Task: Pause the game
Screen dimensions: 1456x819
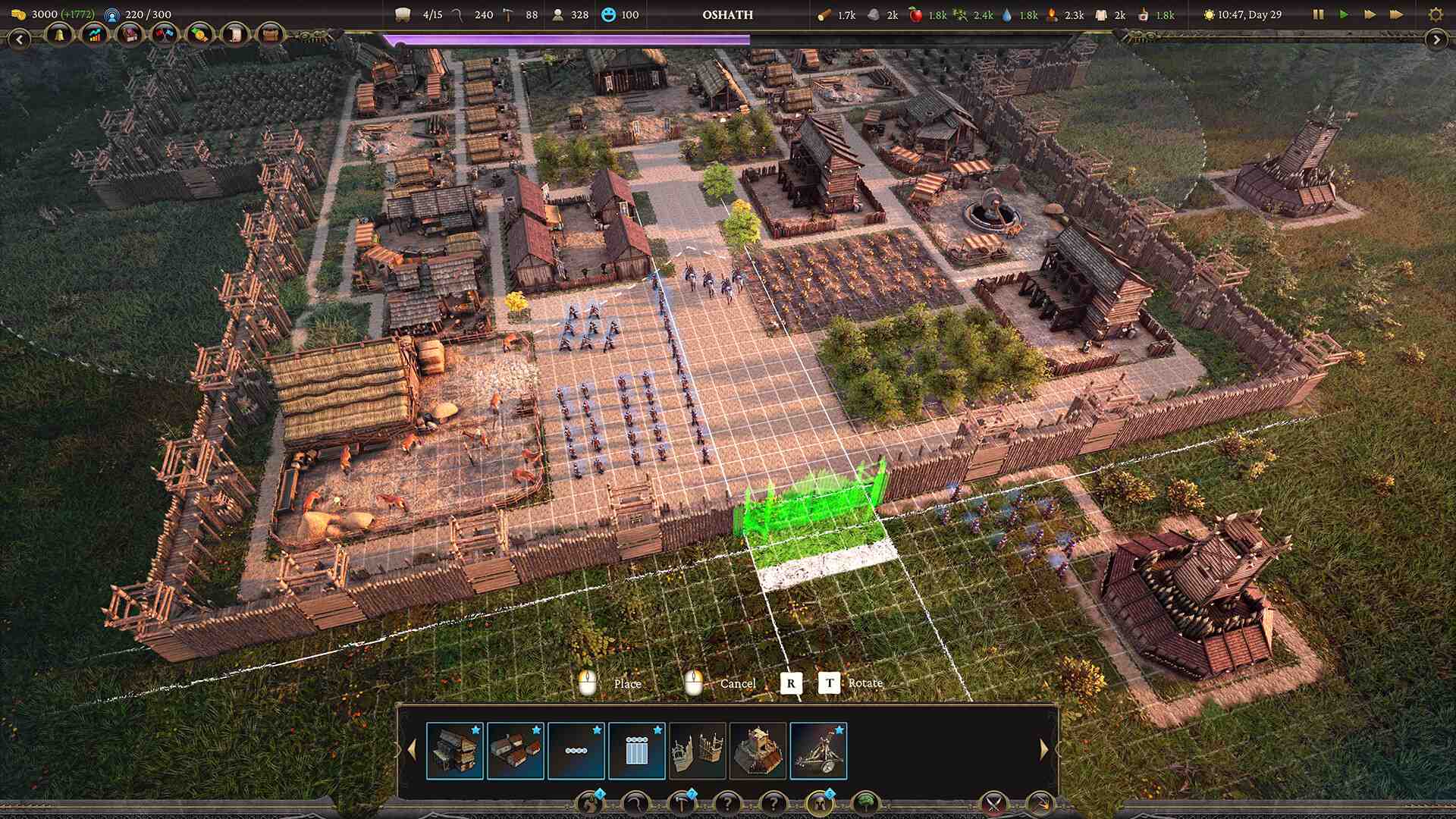Action: click(1318, 14)
